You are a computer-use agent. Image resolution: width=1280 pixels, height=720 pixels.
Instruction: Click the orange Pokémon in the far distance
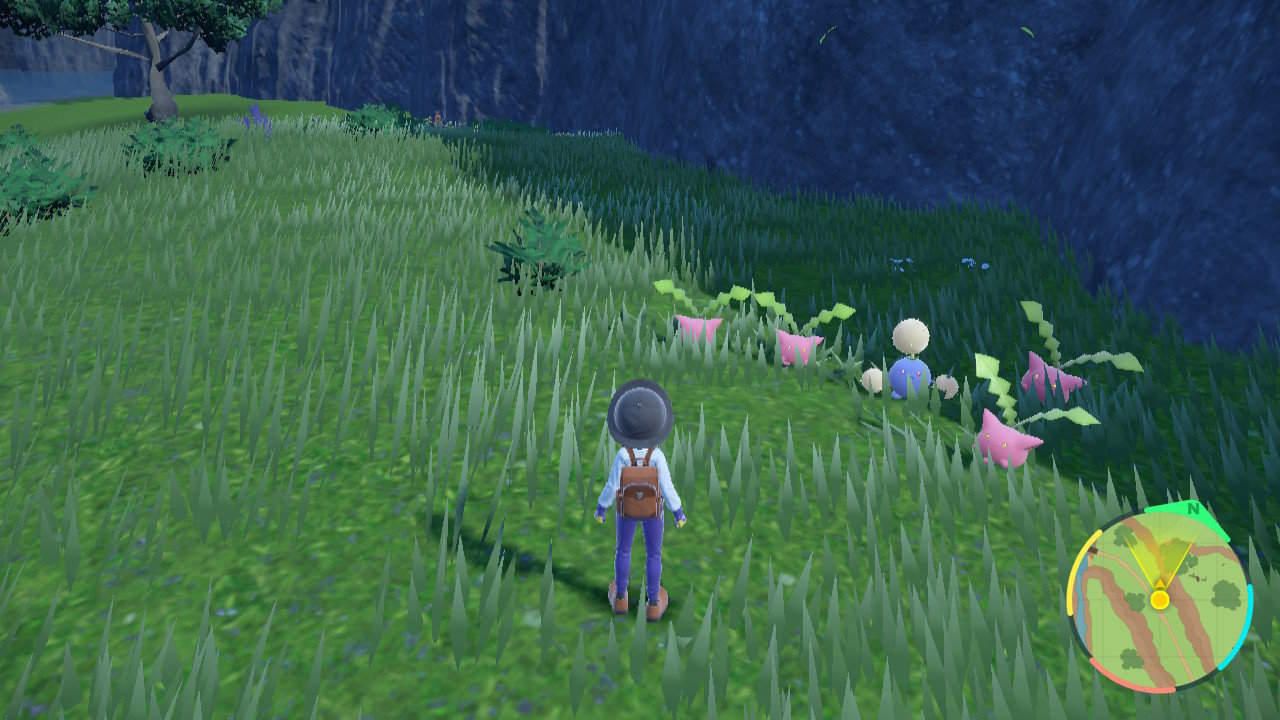click(x=437, y=117)
